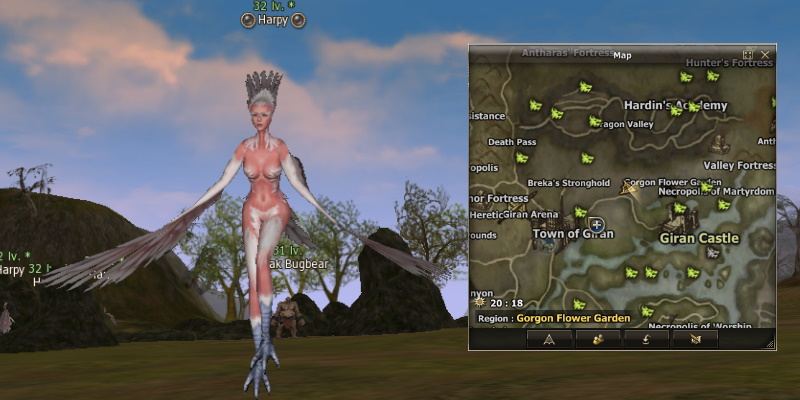Screen dimensions: 800x400
Task: Click the Valley Fortress map label
Action: click(740, 165)
